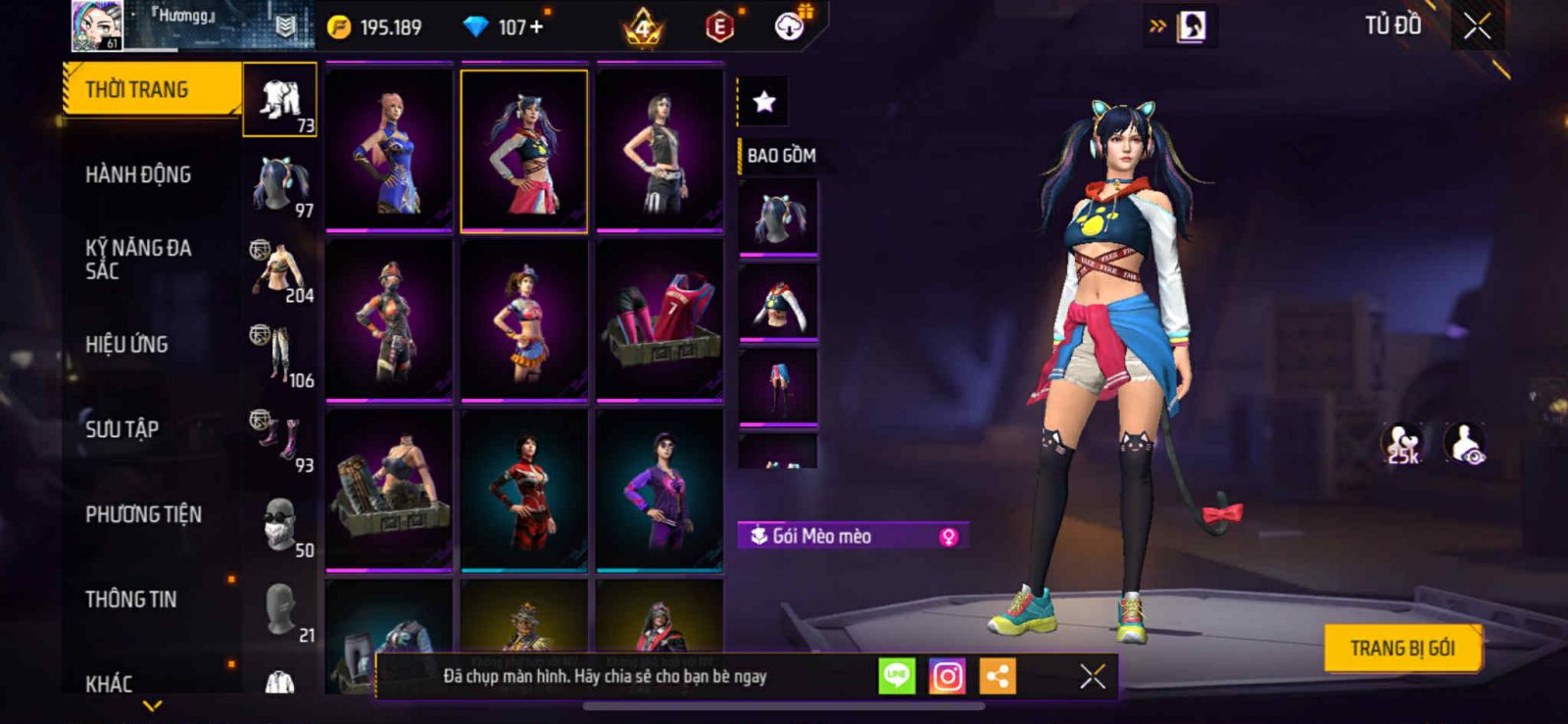Screen dimensions: 1568x724
Task: Open the HÀNH ĐỘNG category
Action: click(138, 175)
